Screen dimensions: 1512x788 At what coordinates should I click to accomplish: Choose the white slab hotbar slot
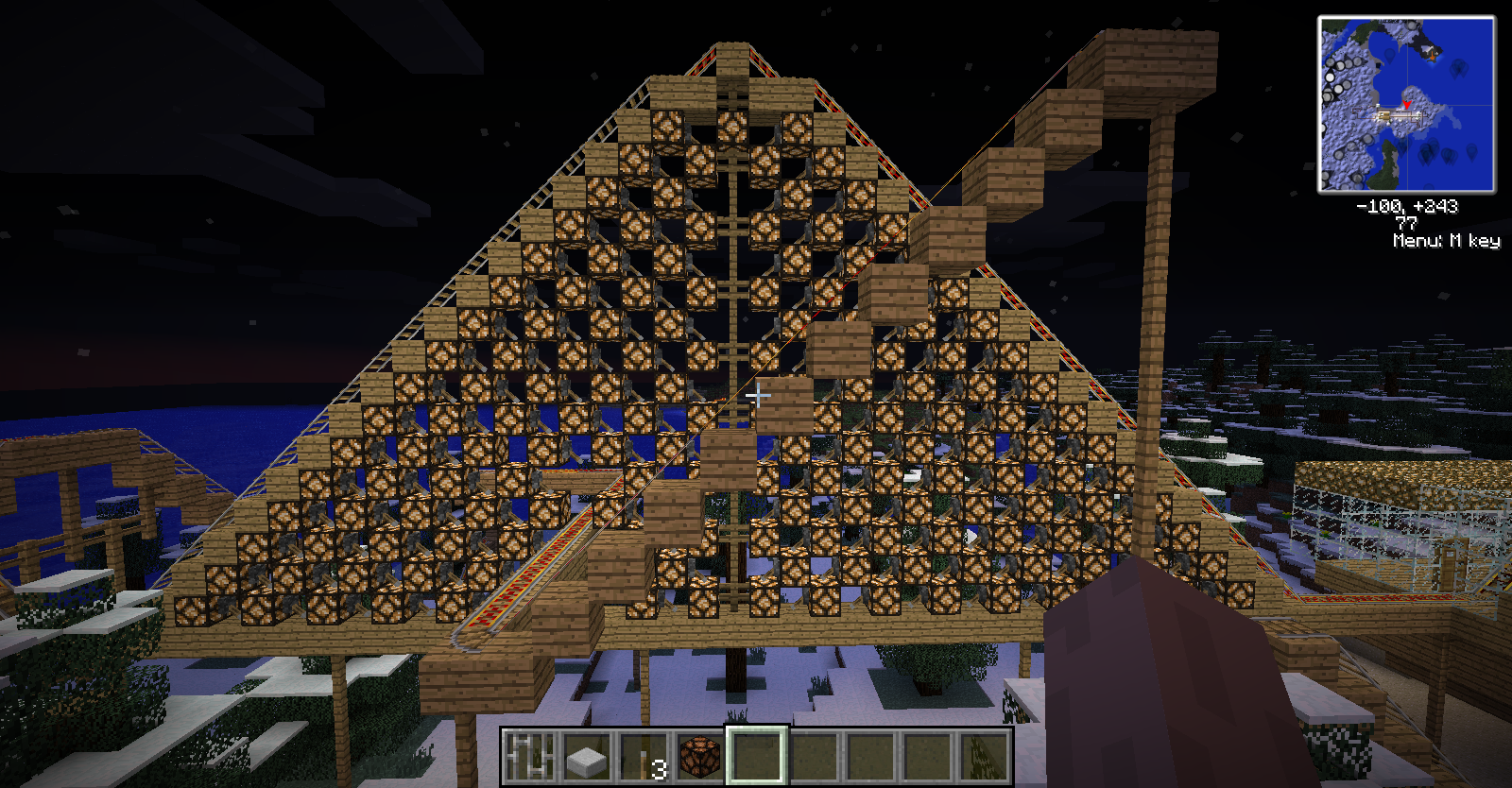[x=587, y=756]
